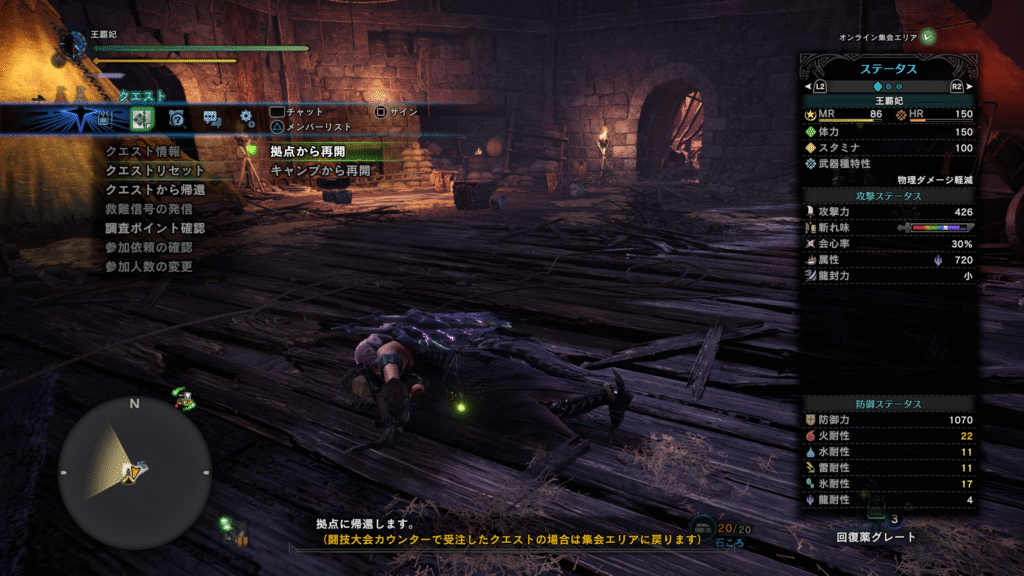The width and height of the screenshot is (1024, 576).
Task: Choose クエストから帰還 entry
Action: tap(155, 189)
